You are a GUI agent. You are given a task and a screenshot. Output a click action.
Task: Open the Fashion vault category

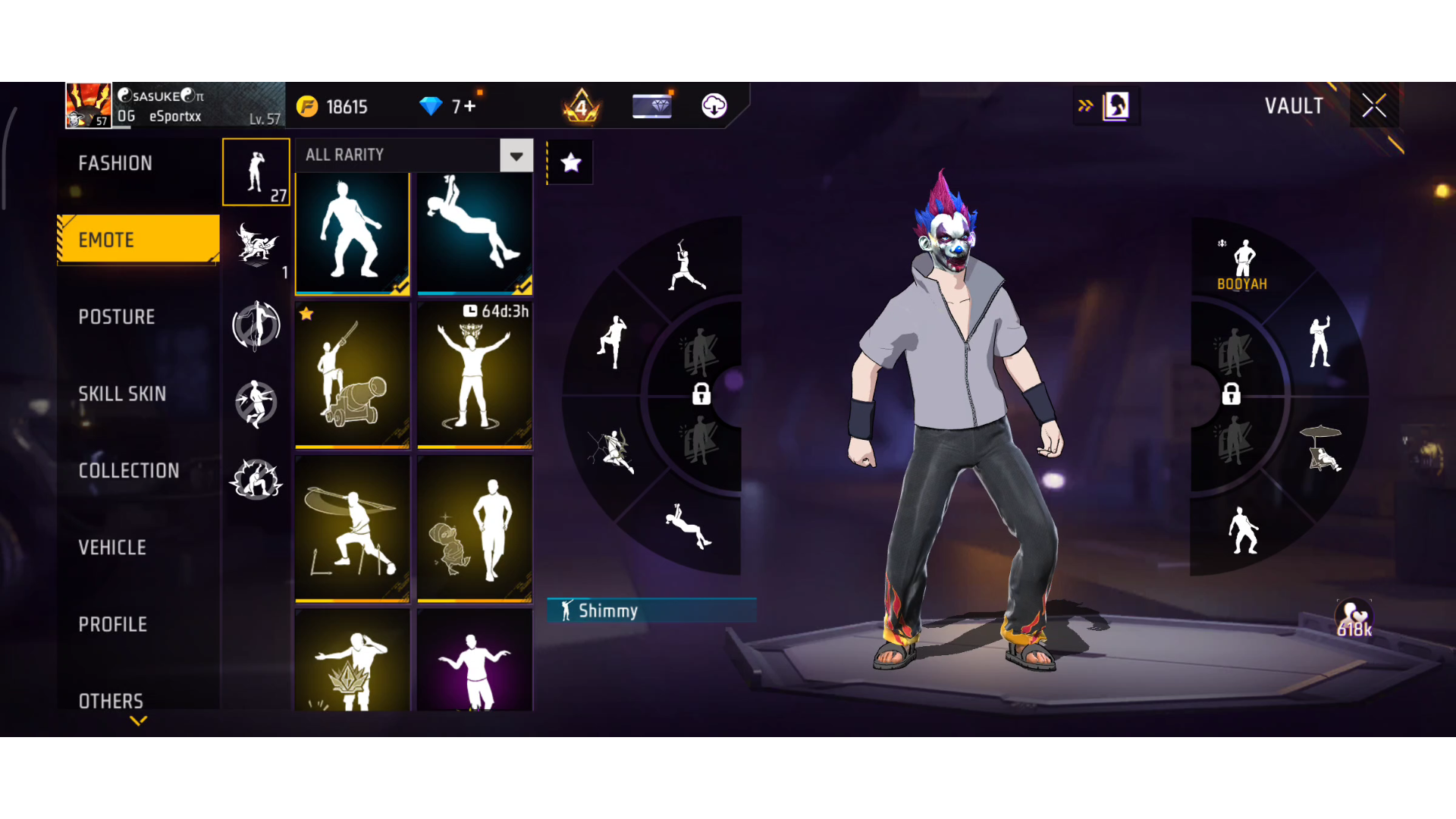click(x=115, y=163)
